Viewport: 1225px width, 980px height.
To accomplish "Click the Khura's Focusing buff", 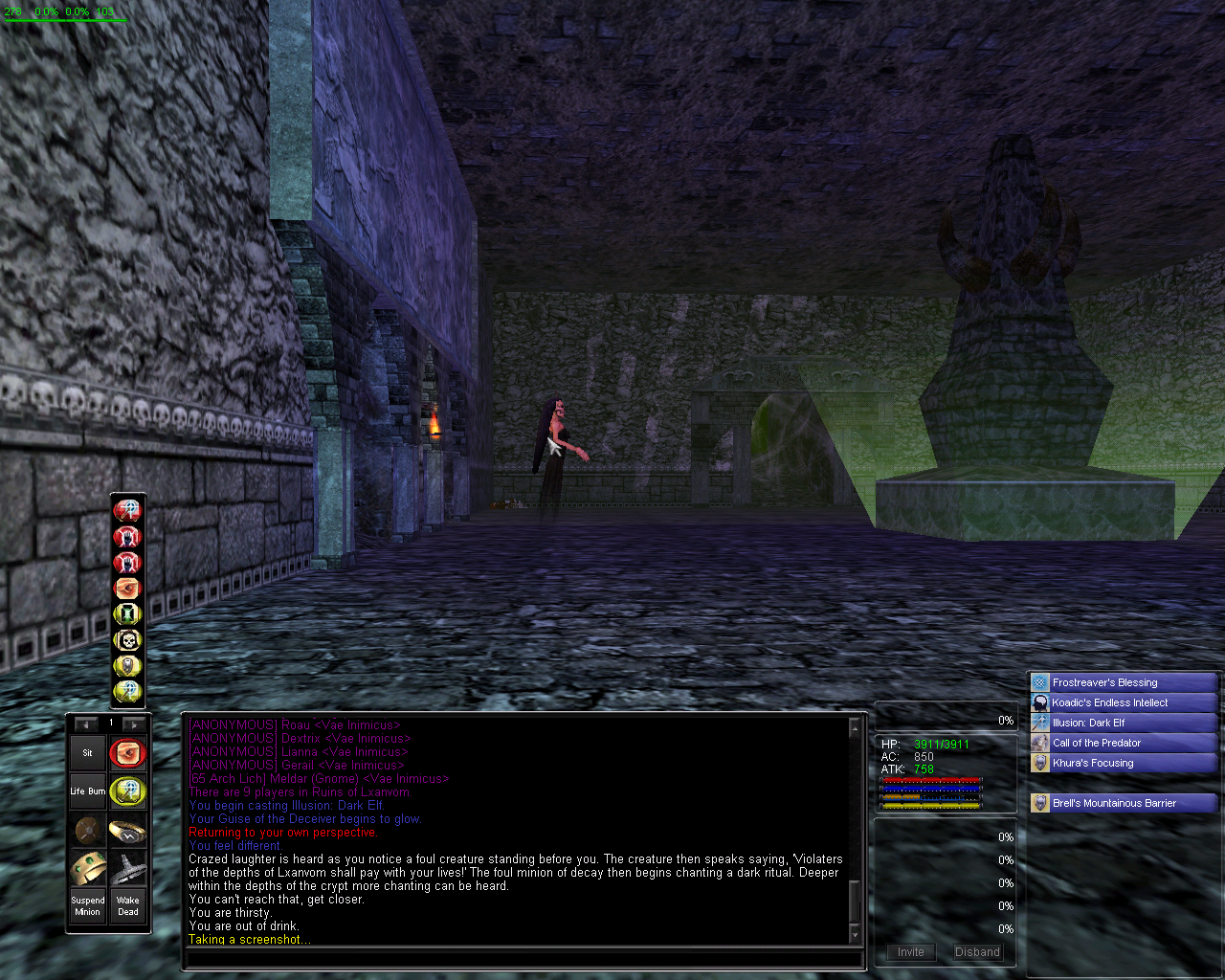I will (x=1123, y=763).
